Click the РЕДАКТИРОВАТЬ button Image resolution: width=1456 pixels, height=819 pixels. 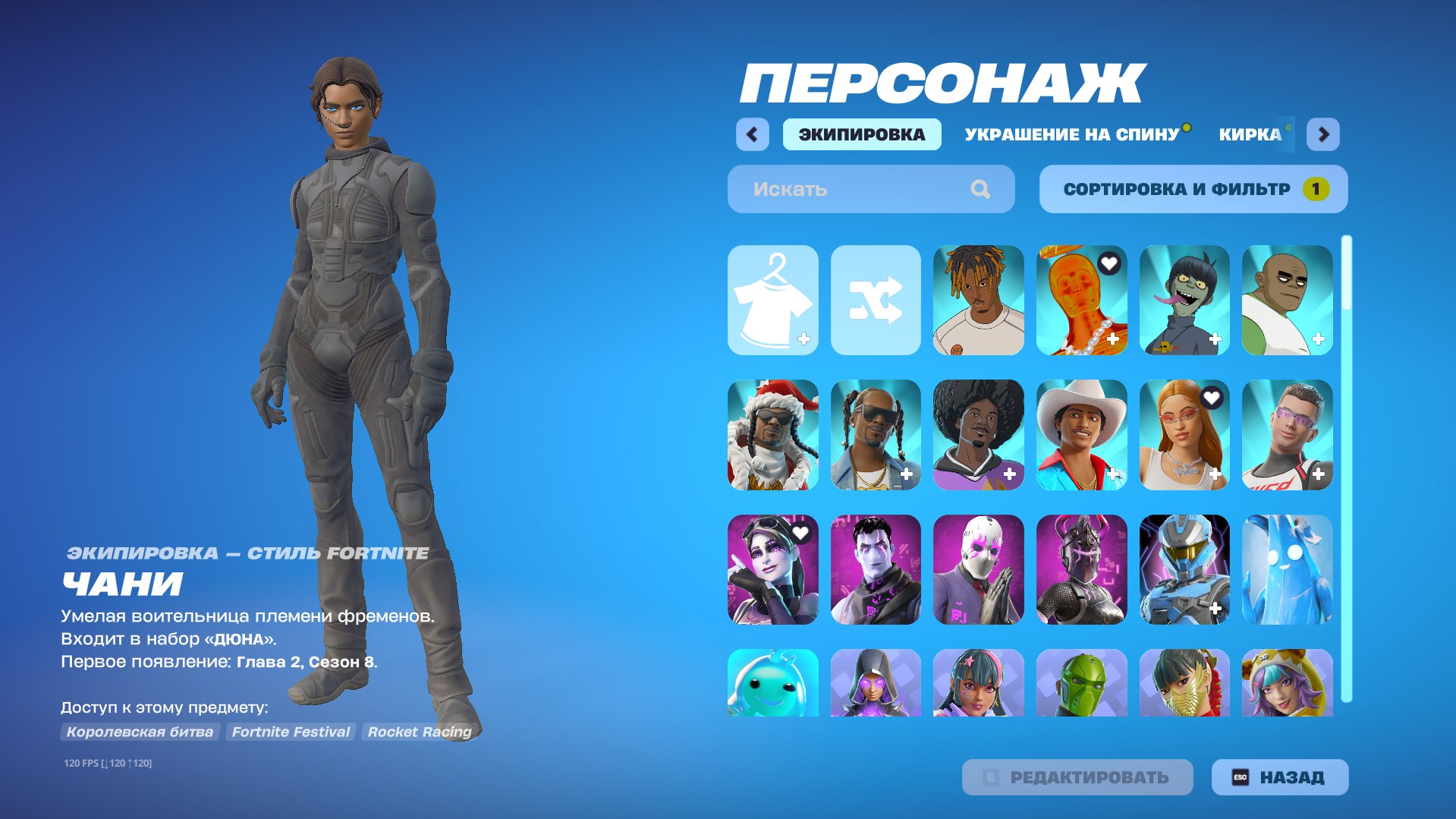1077,776
